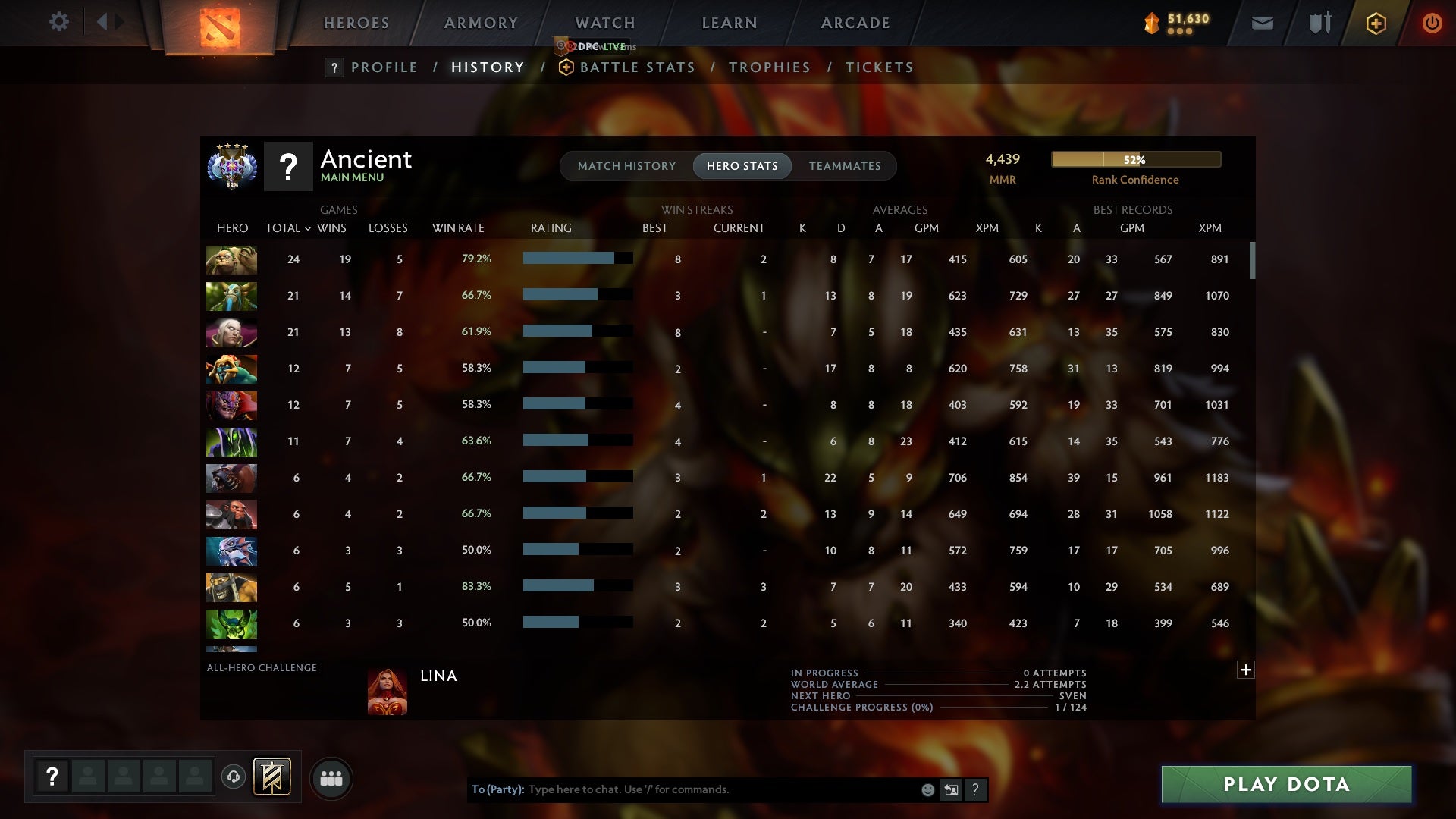Click the Rank Confidence progress bar
The image size is (1456, 819).
point(1135,160)
